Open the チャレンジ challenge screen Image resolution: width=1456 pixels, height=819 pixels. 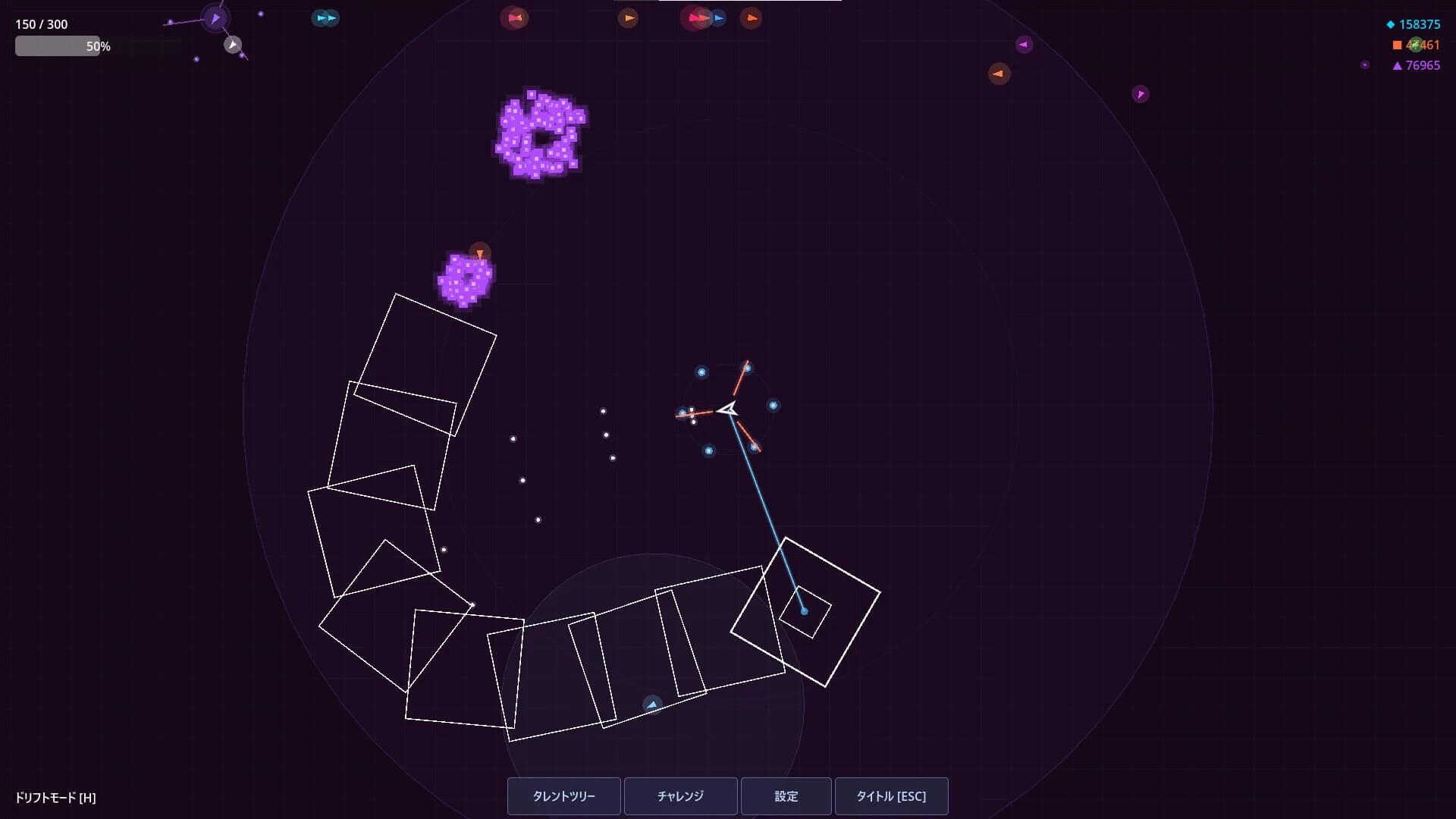(680, 796)
